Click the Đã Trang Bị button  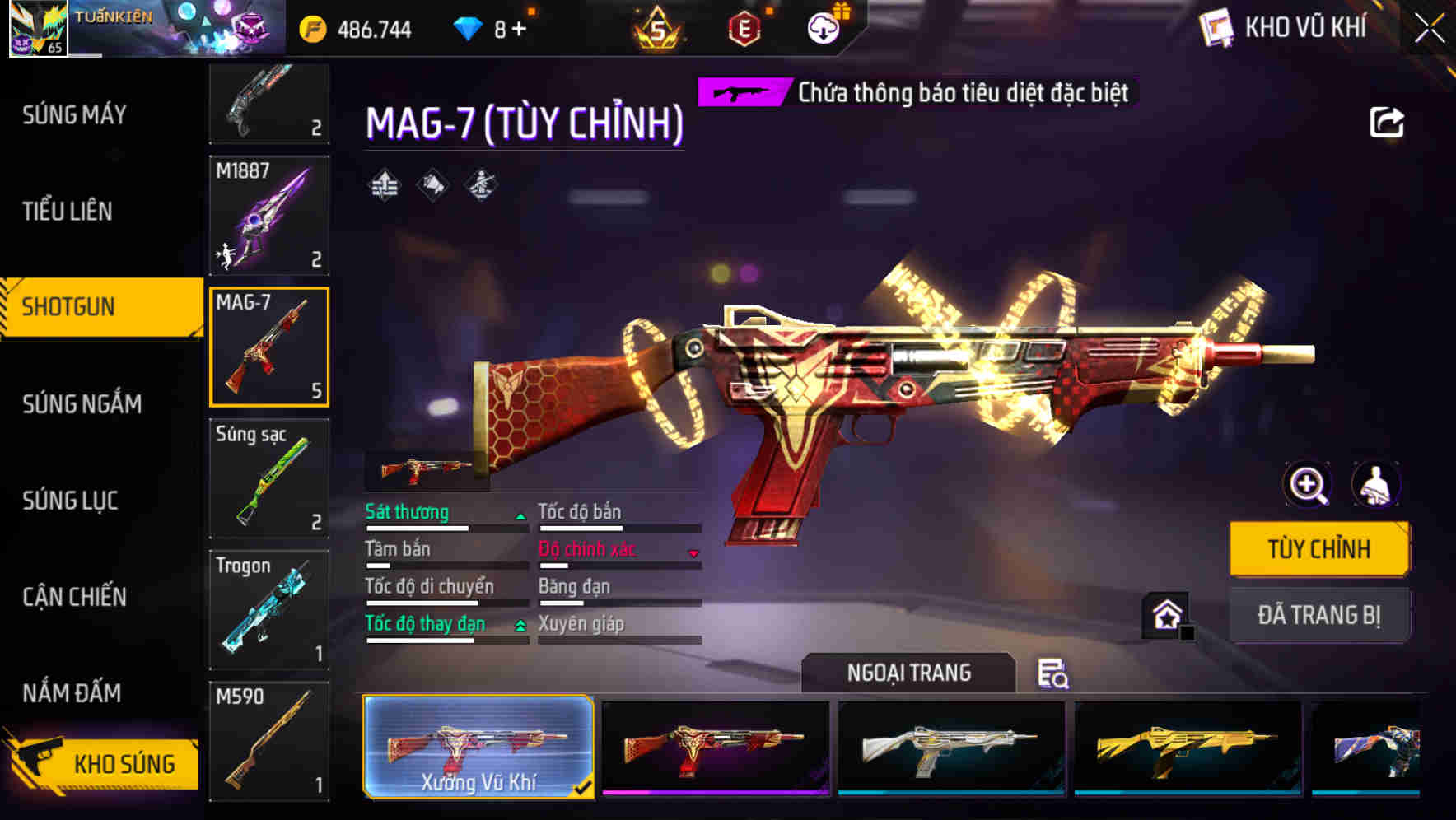(1319, 614)
